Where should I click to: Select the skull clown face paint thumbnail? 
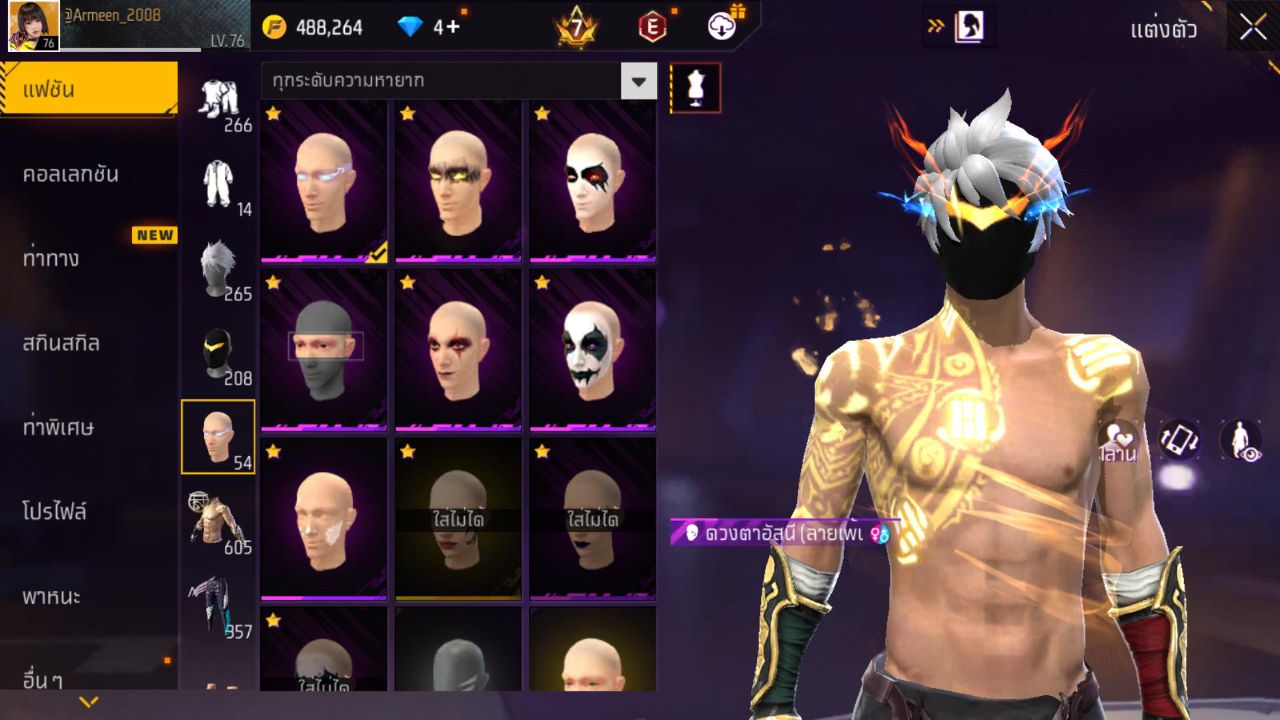click(x=592, y=350)
